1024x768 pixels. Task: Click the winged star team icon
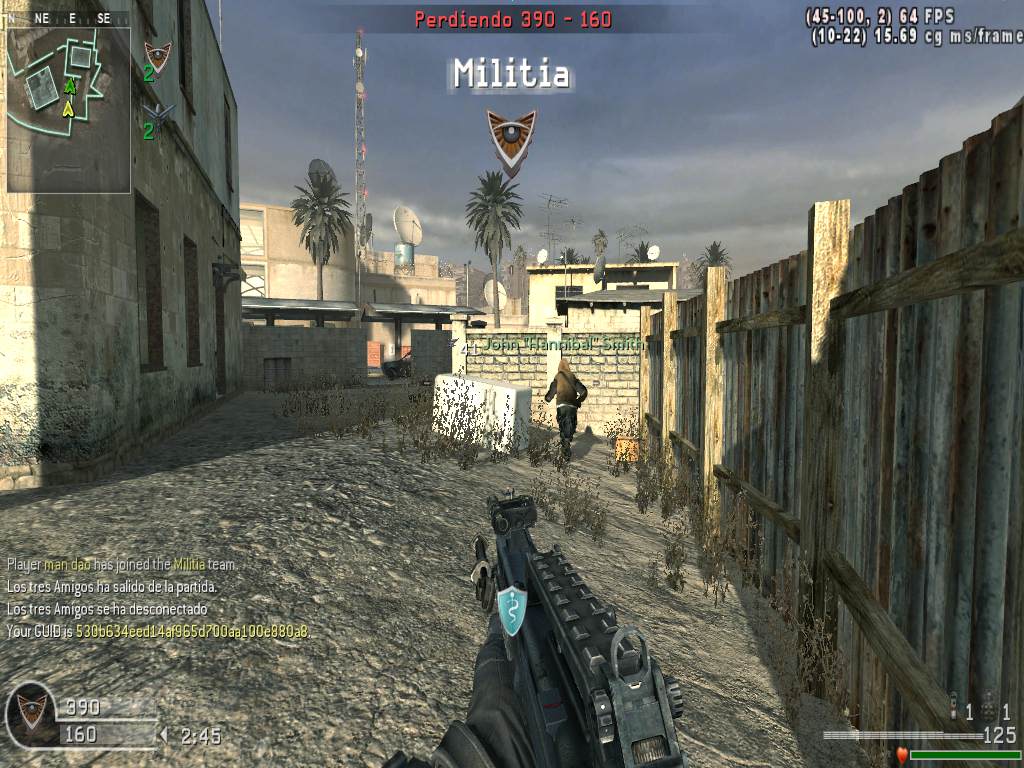pos(157,111)
